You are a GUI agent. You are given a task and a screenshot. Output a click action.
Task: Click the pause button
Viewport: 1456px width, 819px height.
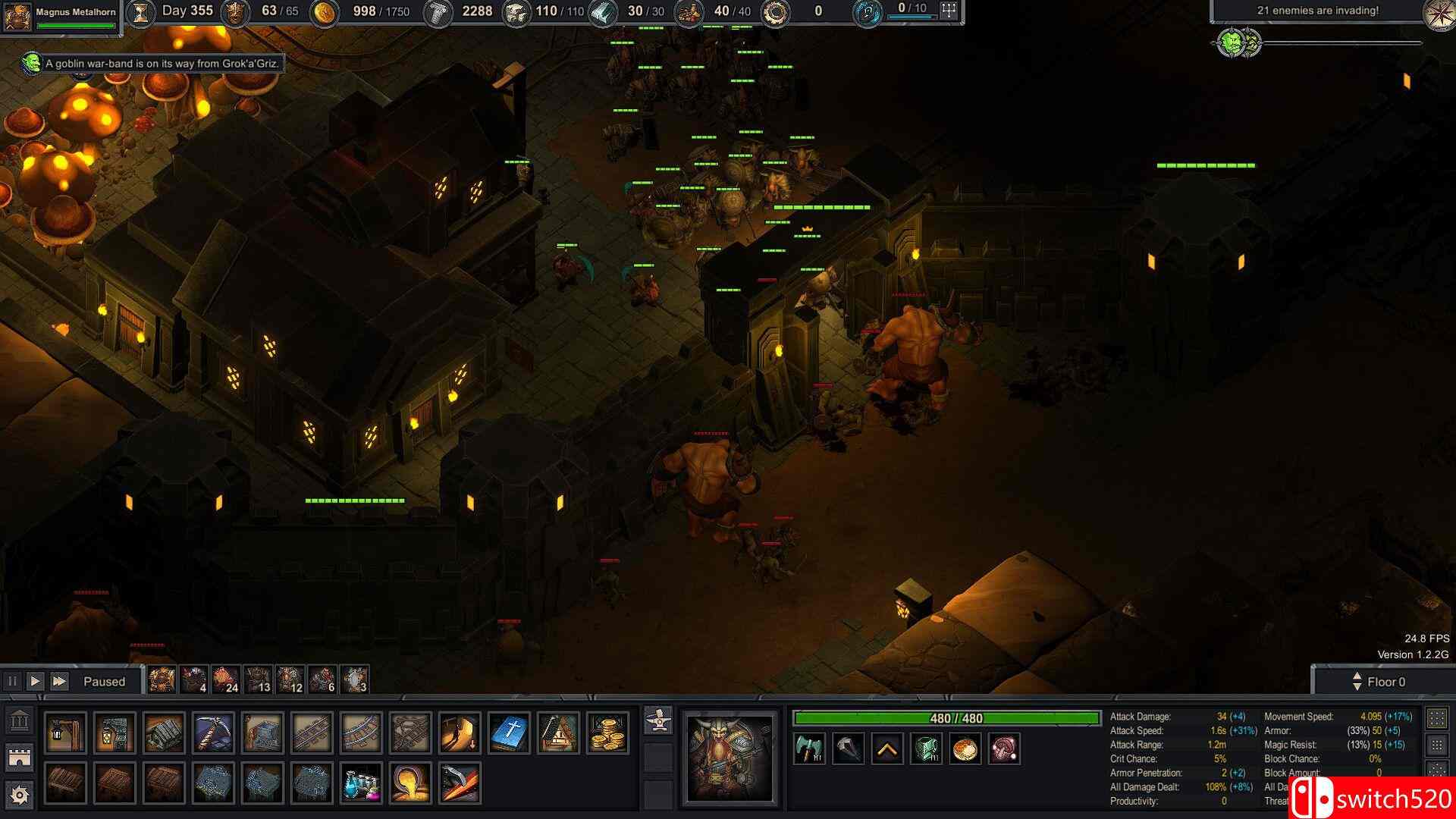pyautogui.click(x=12, y=681)
